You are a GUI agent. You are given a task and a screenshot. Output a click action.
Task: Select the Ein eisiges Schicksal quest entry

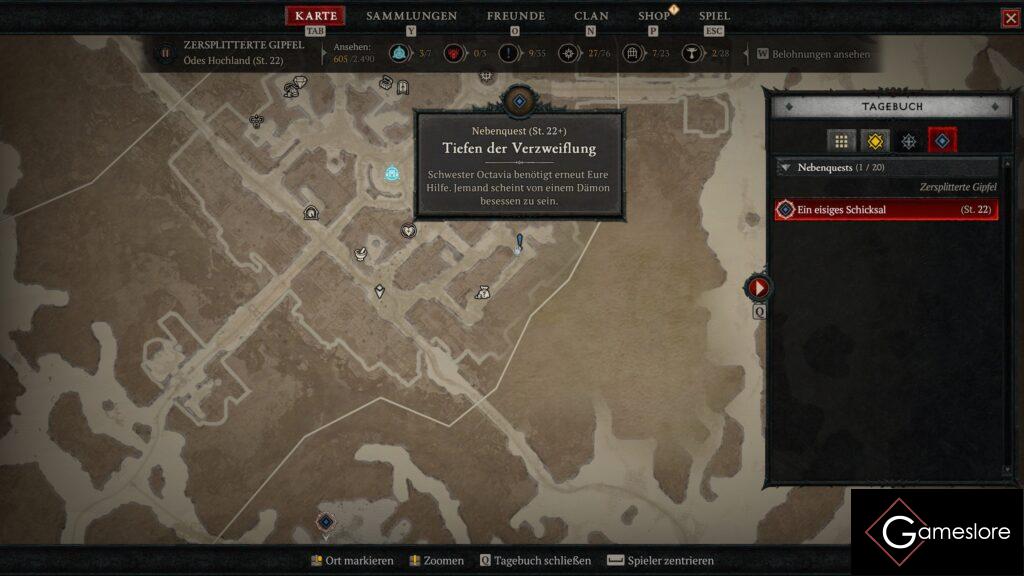[886, 209]
